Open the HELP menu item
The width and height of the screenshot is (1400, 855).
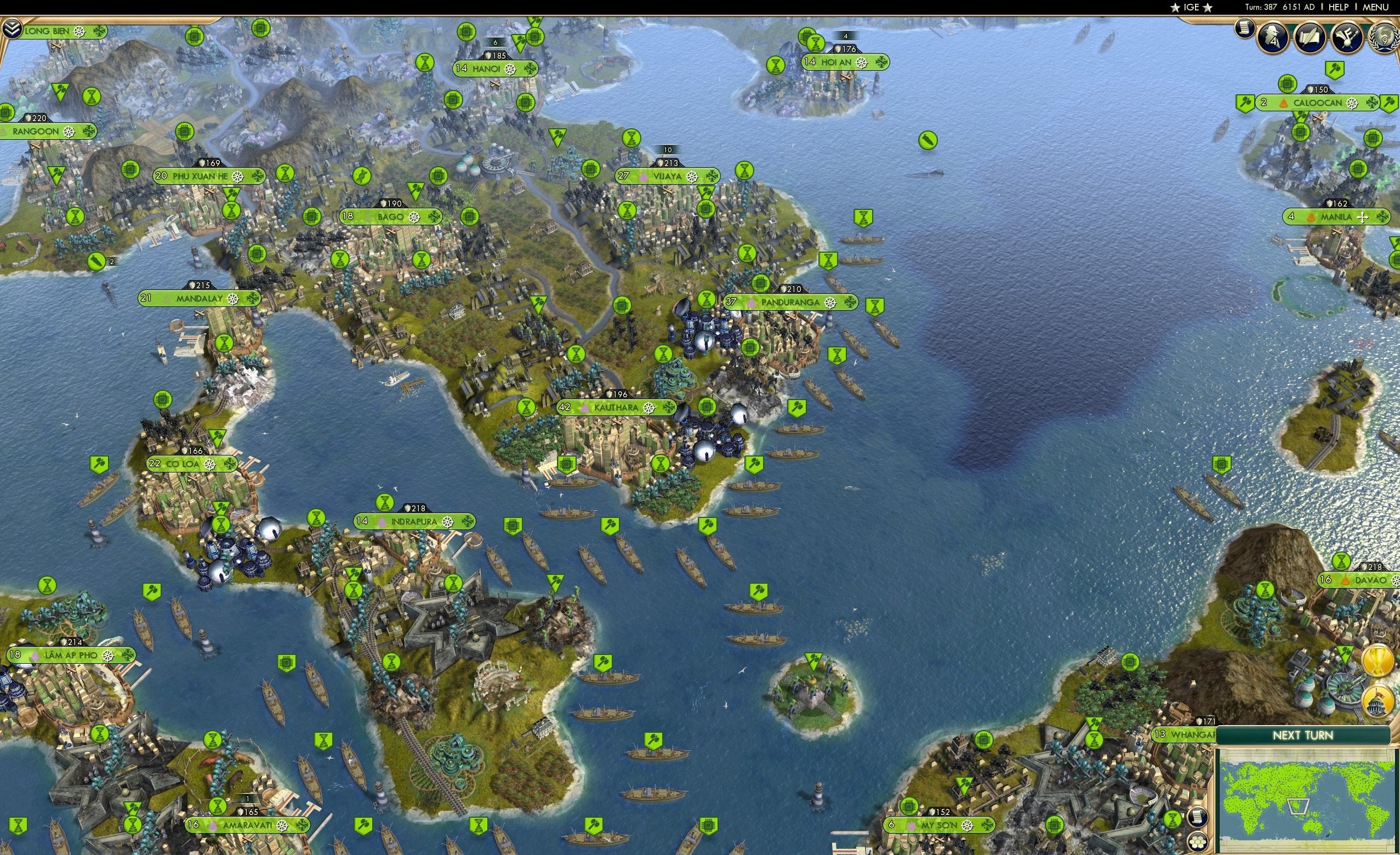click(x=1339, y=7)
